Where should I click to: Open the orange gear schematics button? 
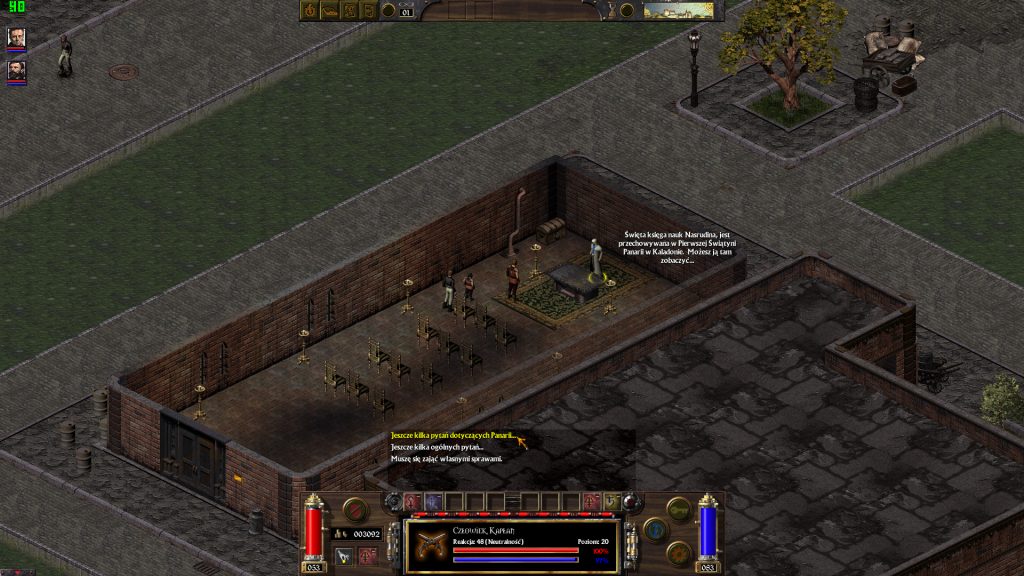coord(678,551)
